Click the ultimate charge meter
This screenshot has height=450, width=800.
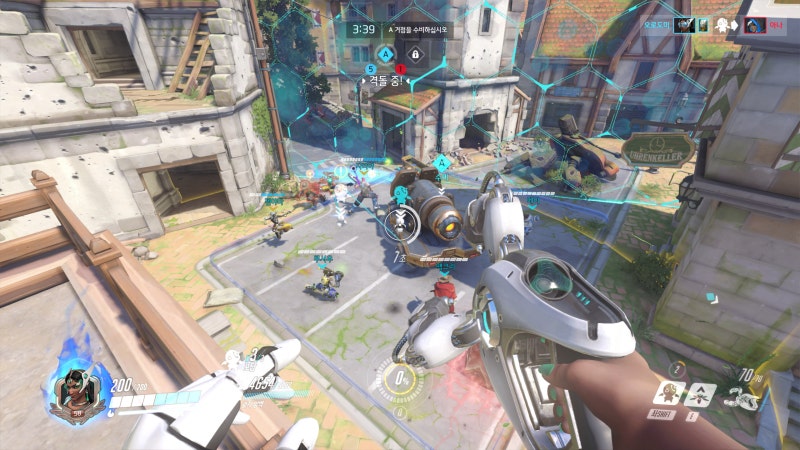[400, 380]
